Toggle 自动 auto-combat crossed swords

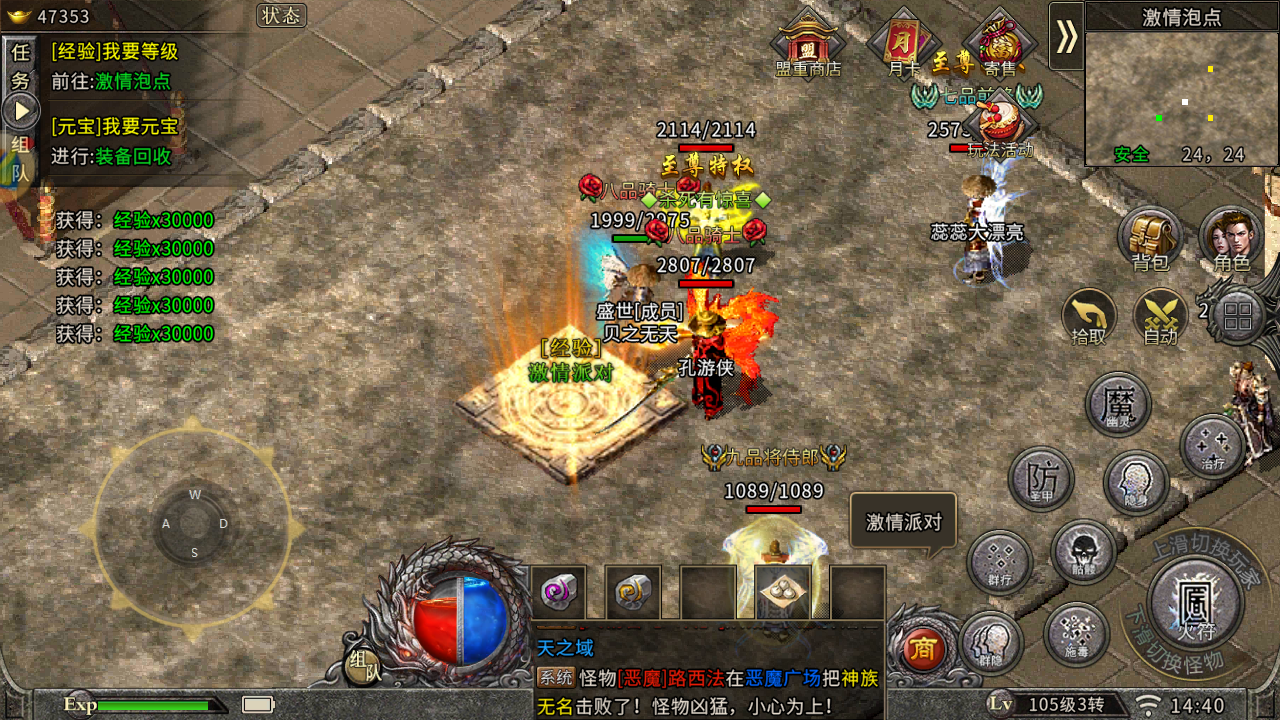[x=1160, y=317]
